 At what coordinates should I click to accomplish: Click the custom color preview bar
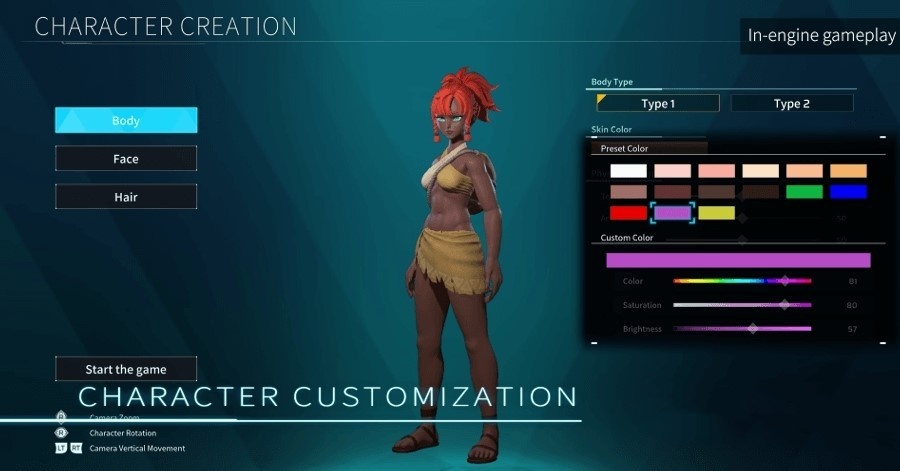coord(738,260)
